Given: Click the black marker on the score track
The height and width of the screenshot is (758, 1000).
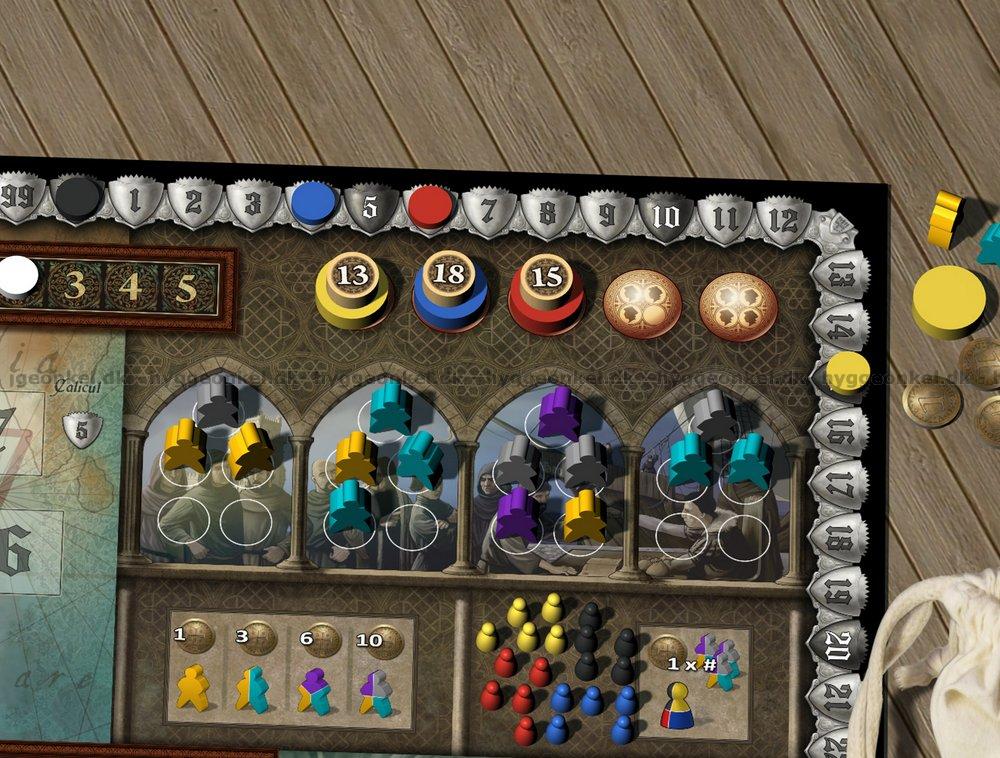Looking at the screenshot, I should tap(75, 196).
